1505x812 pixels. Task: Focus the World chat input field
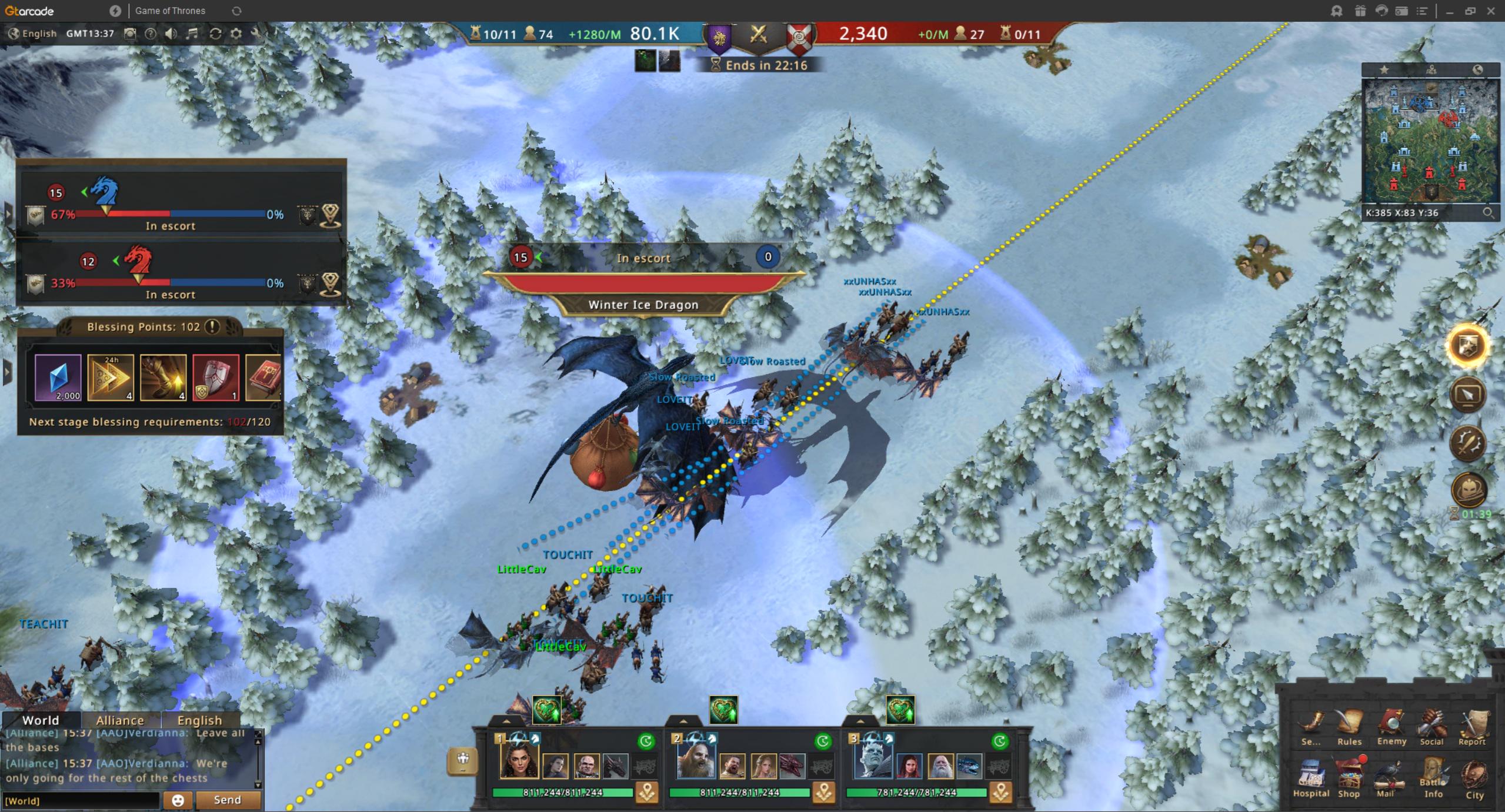81,800
